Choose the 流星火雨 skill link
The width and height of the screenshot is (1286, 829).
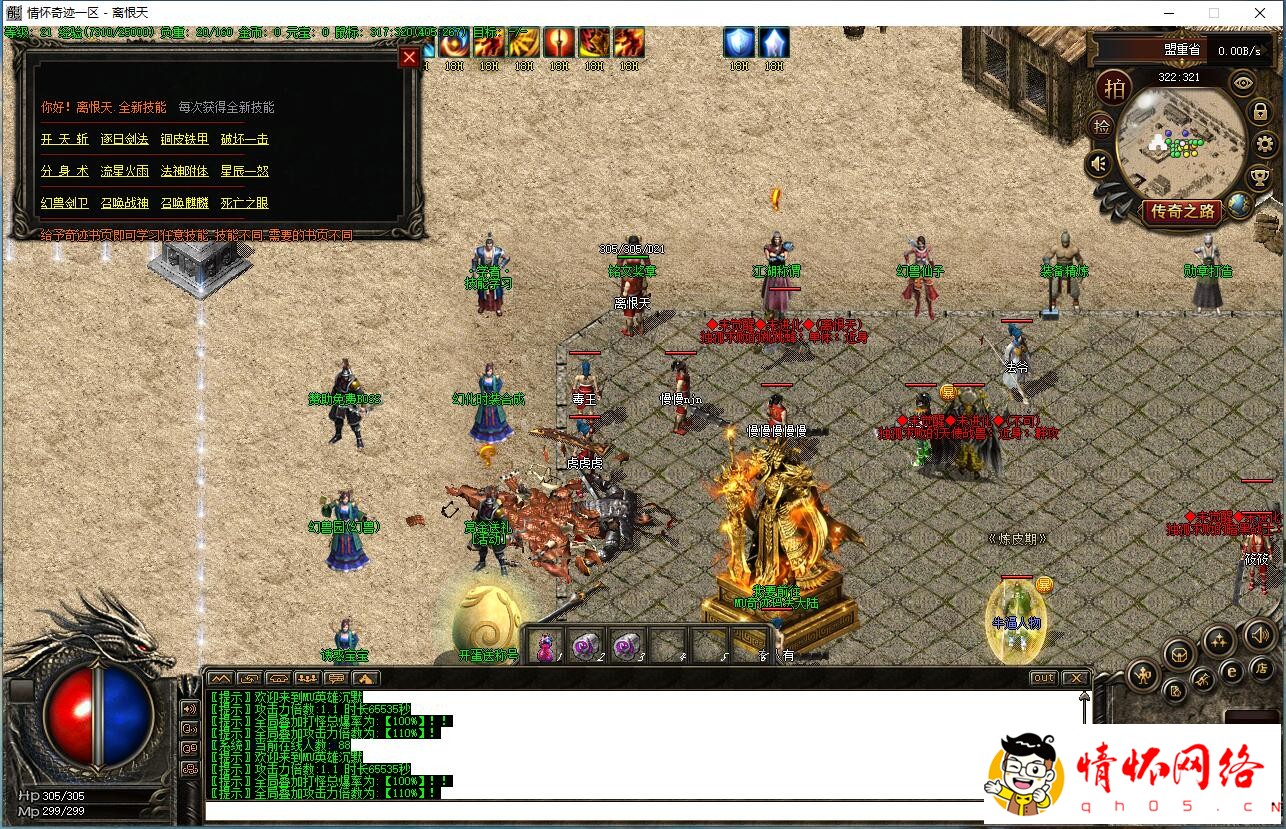click(125, 171)
